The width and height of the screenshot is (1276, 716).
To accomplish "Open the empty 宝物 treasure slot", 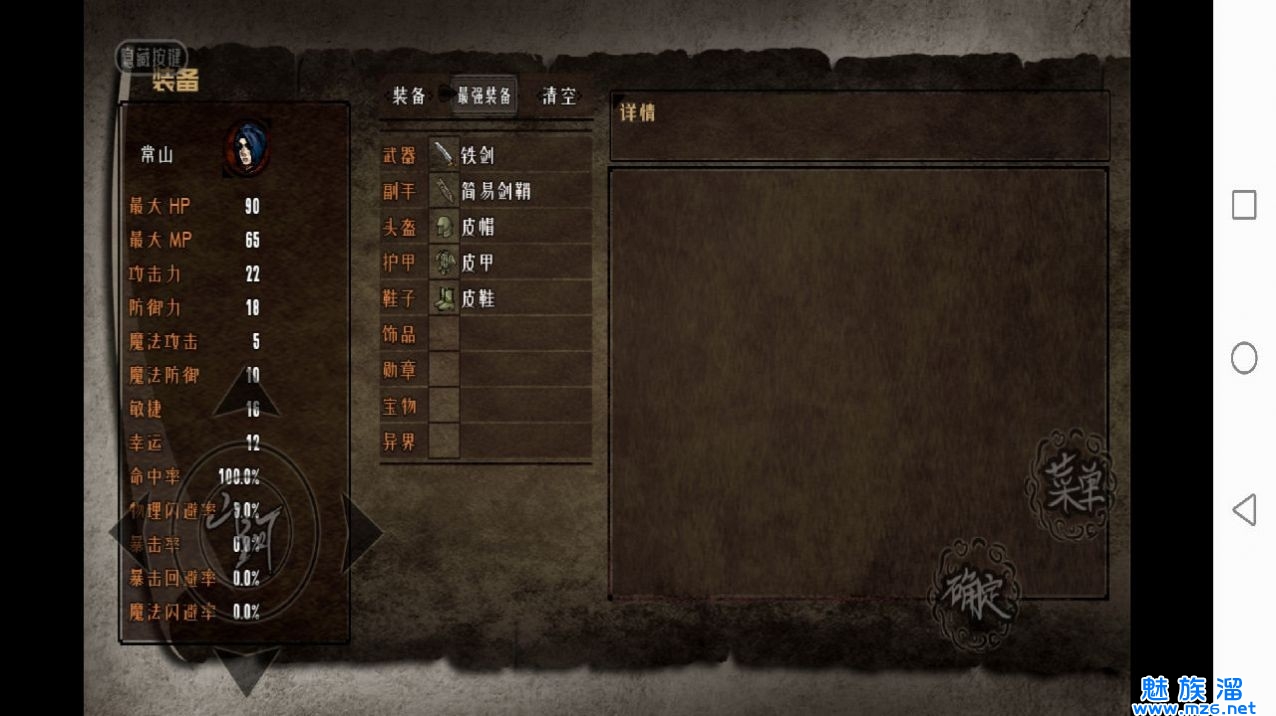I will tap(510, 406).
